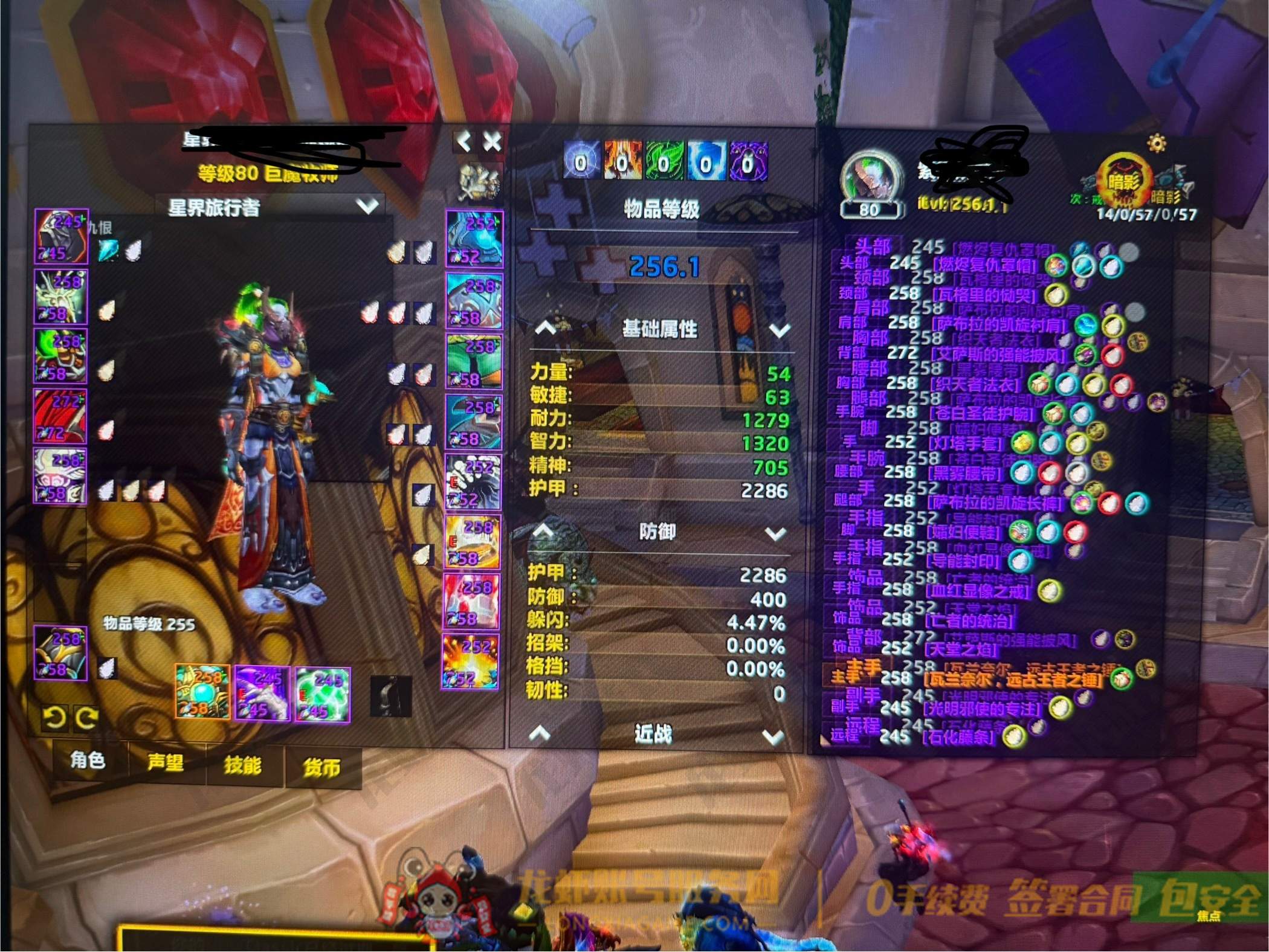
Task: Select the 货币 currency tab
Action: 321,767
